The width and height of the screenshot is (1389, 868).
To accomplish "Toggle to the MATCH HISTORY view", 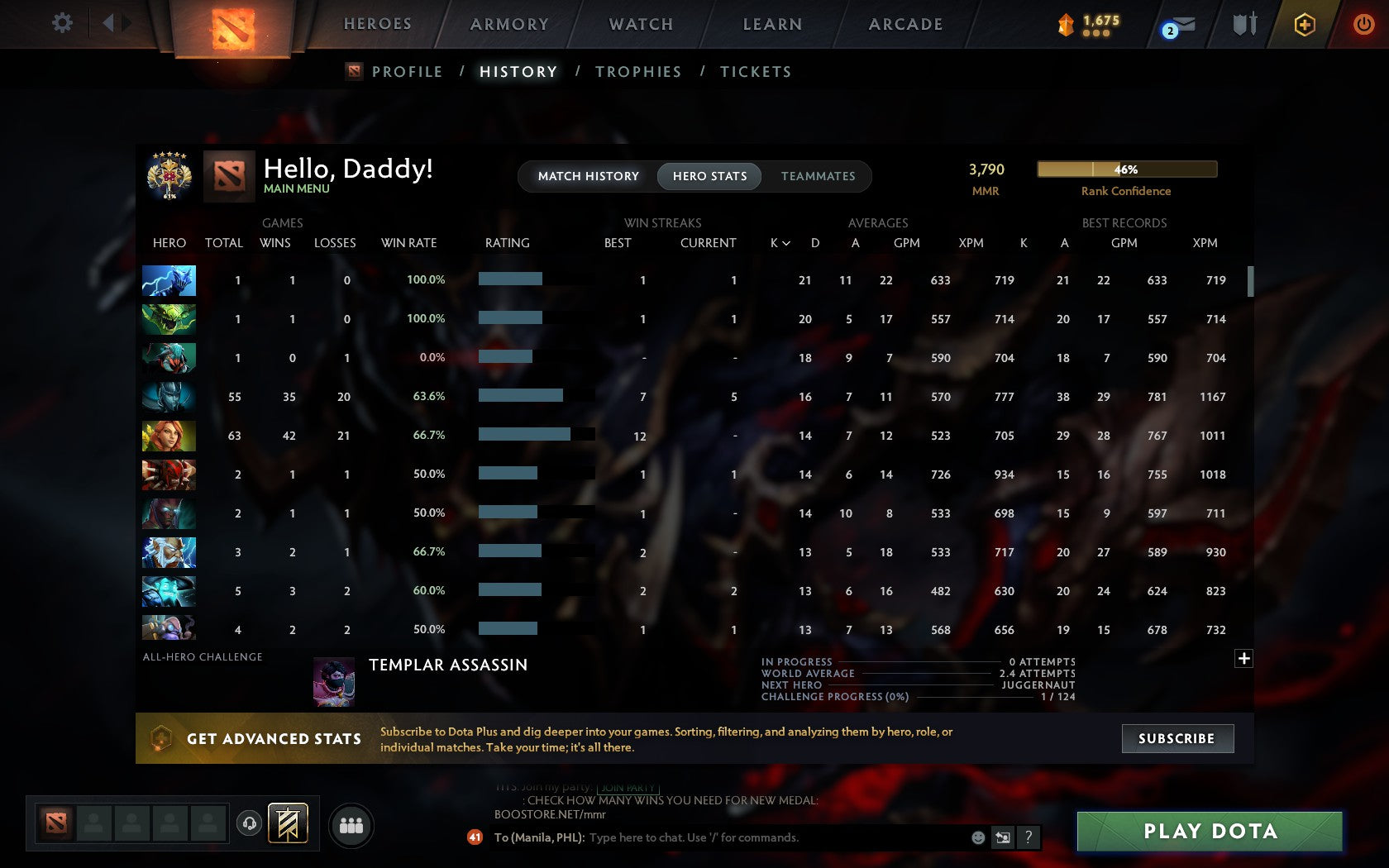I will click(x=588, y=176).
